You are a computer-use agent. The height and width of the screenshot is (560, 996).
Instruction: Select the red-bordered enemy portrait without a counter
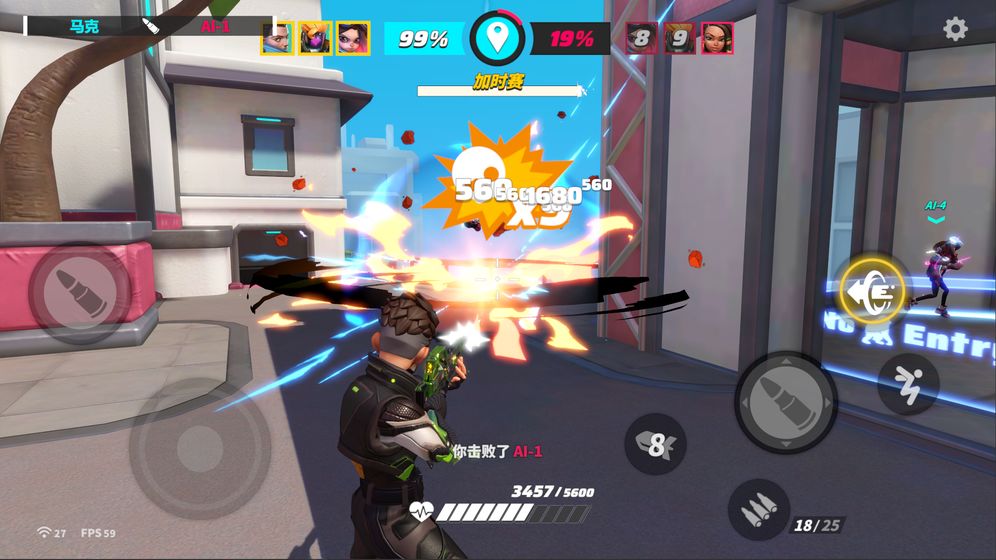click(717, 38)
